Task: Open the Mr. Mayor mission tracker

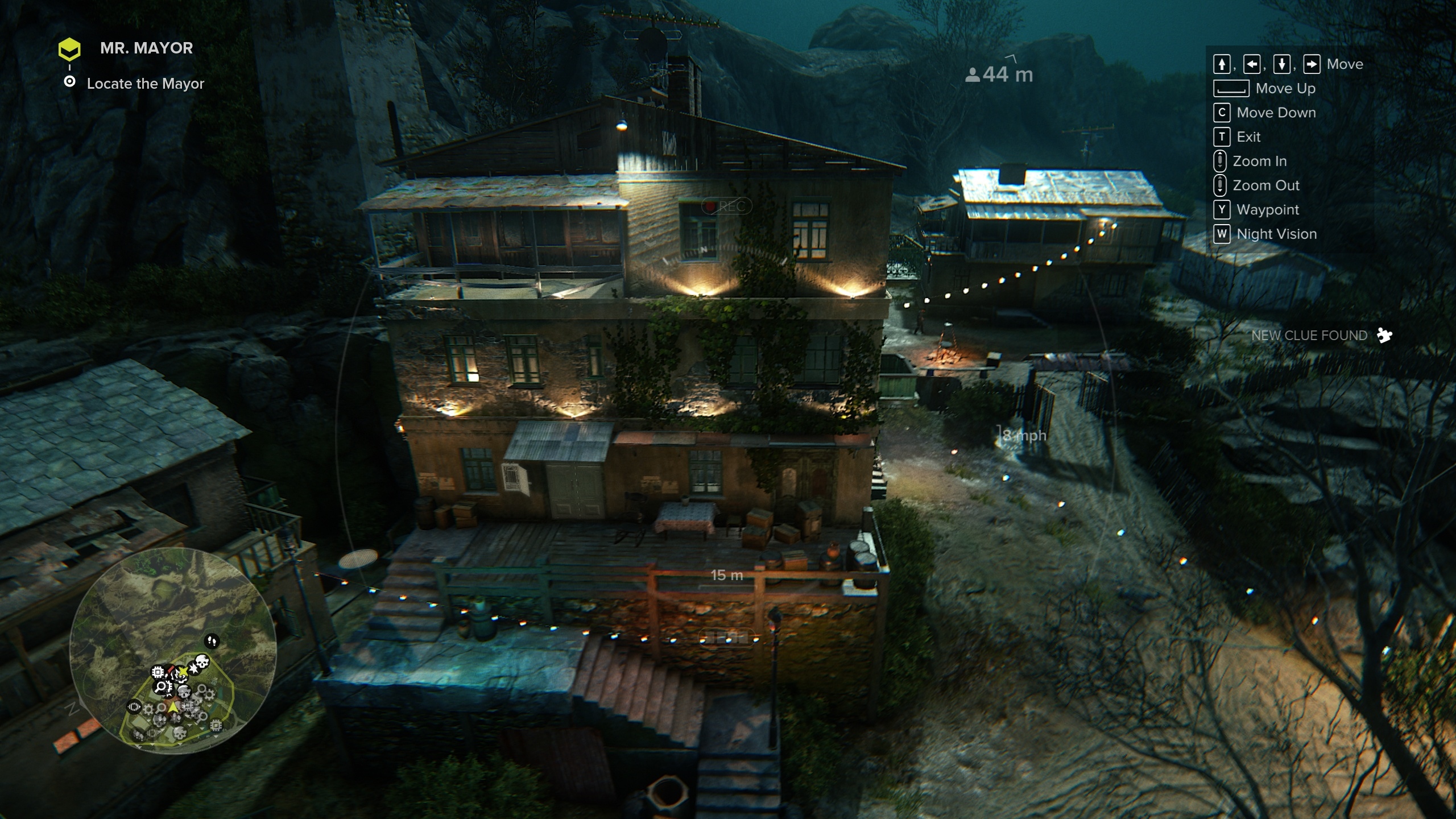Action: 146,48
